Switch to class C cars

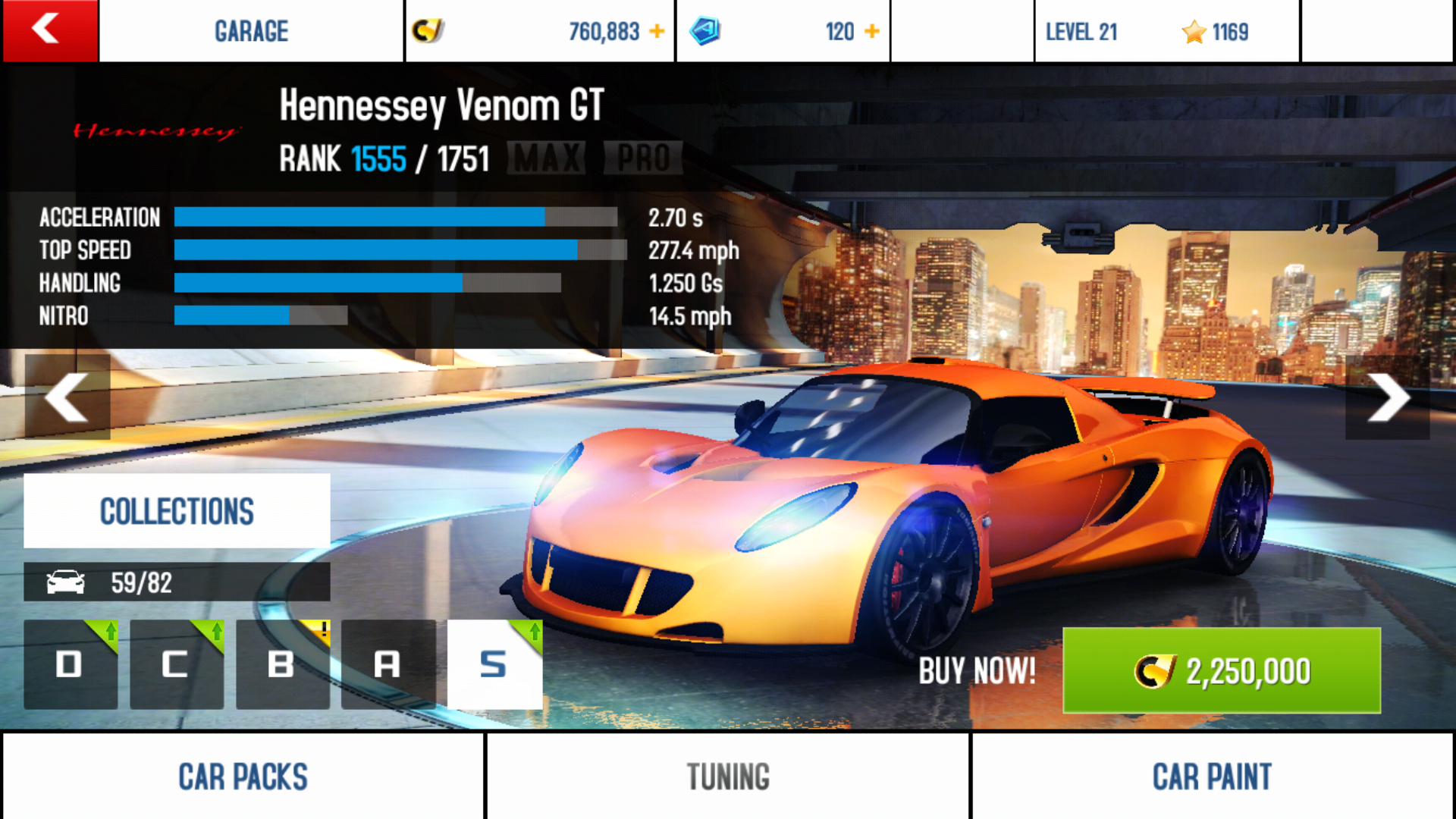[x=176, y=664]
